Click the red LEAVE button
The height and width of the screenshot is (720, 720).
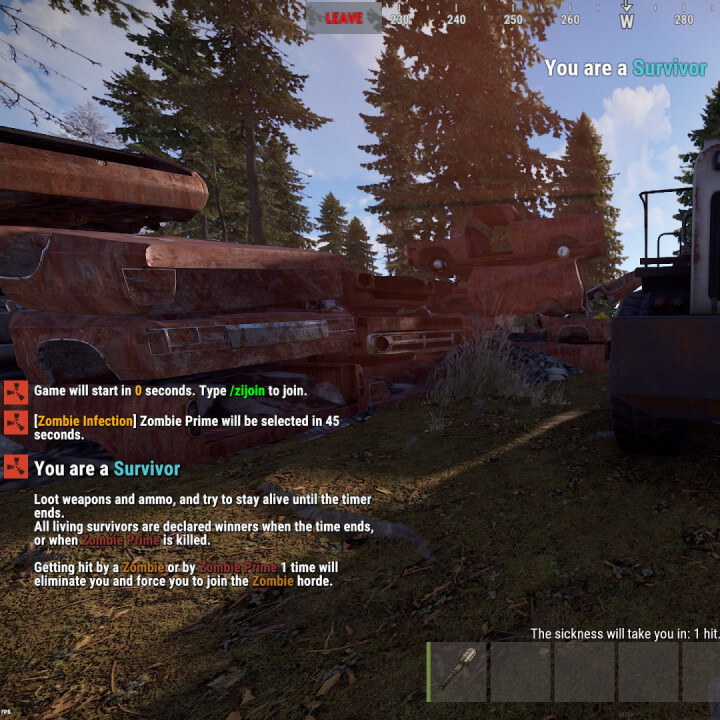point(344,18)
